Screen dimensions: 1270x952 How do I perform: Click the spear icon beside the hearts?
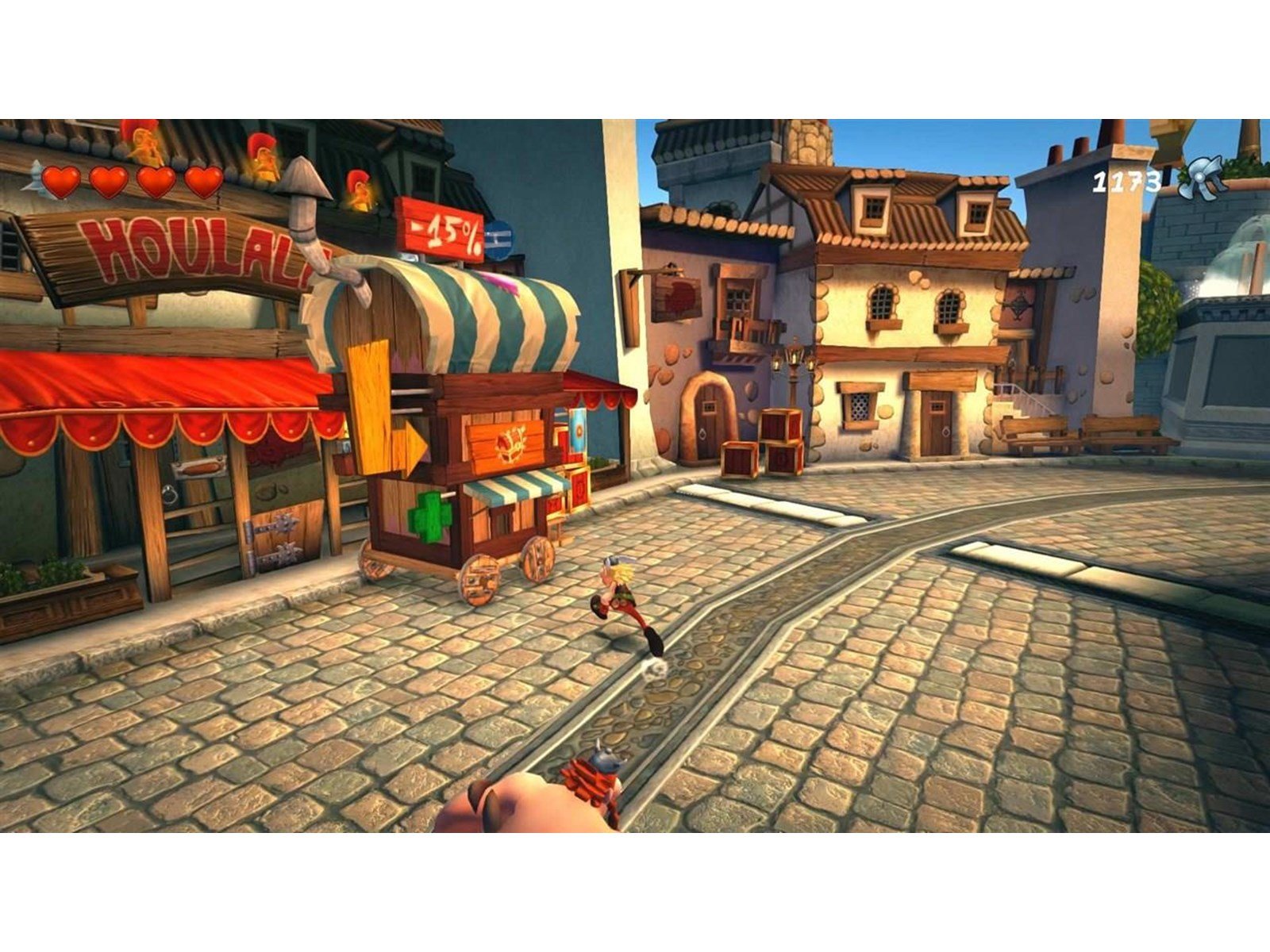pyautogui.click(x=33, y=176)
